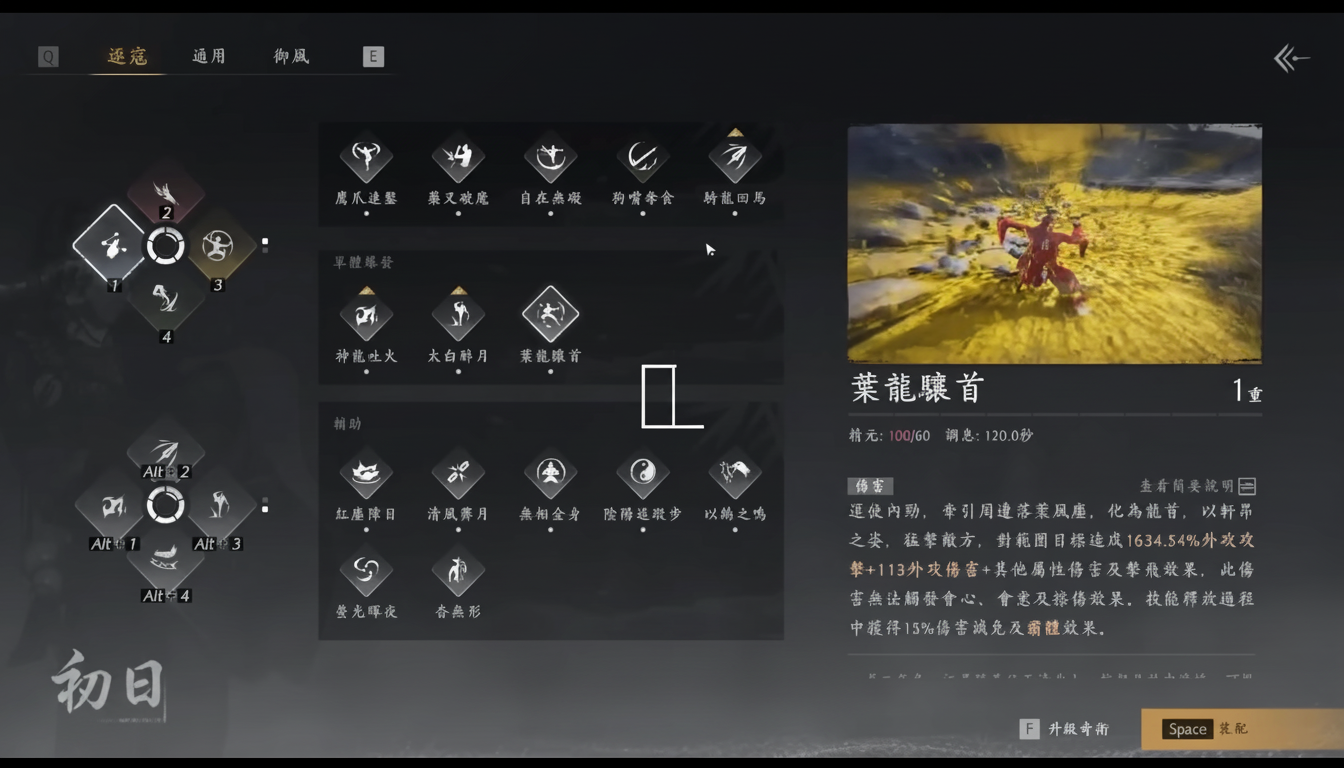Click the 自在無礙 skill icon
This screenshot has height=768, width=1344.
550,158
